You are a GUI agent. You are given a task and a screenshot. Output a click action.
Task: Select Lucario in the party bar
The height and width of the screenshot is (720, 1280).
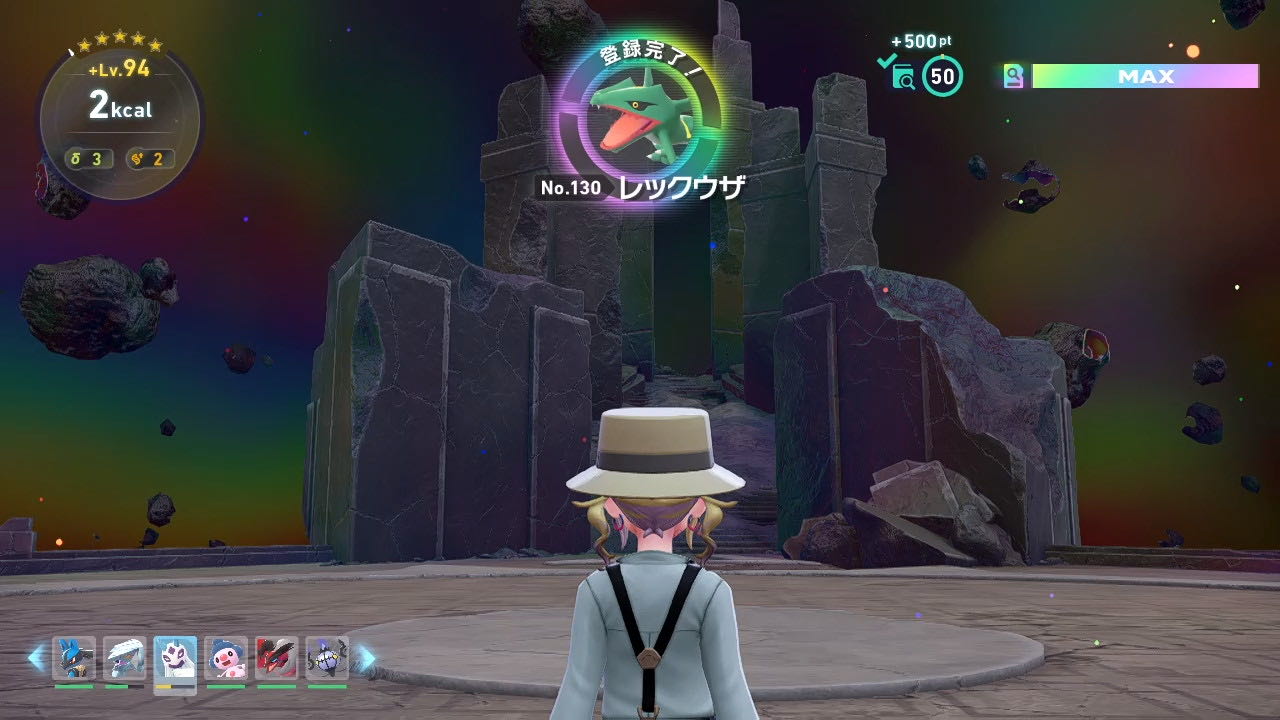point(74,658)
